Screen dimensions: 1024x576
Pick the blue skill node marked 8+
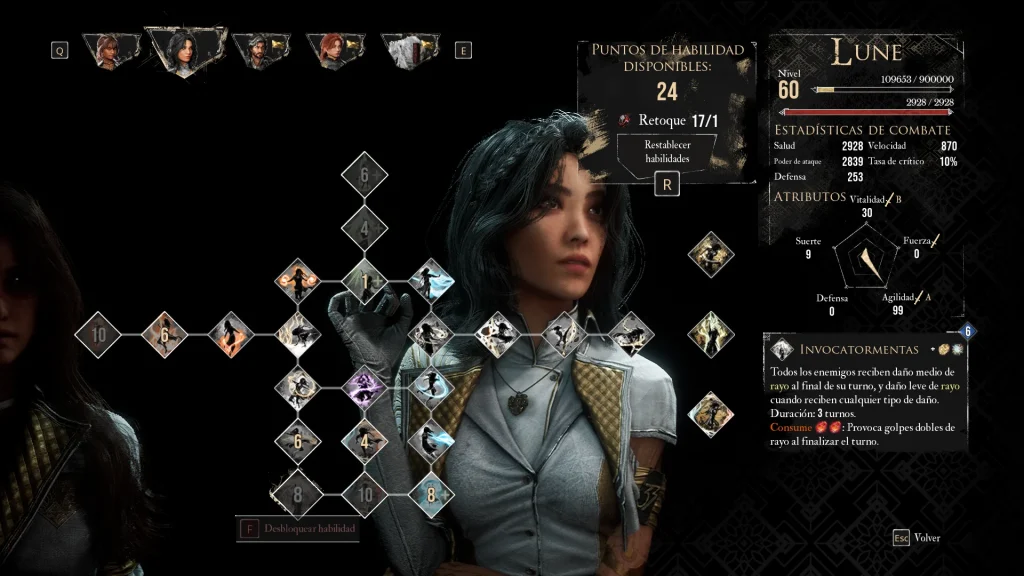(x=431, y=493)
